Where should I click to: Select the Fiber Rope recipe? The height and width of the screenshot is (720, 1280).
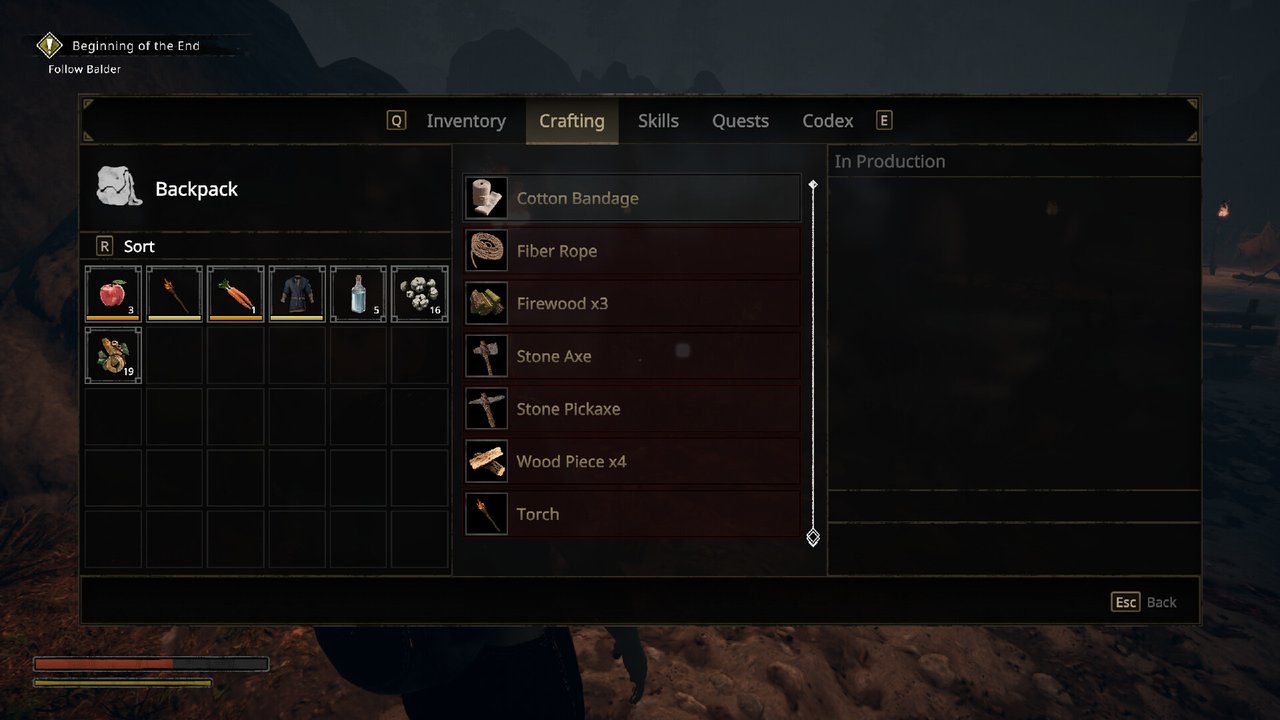pos(632,251)
